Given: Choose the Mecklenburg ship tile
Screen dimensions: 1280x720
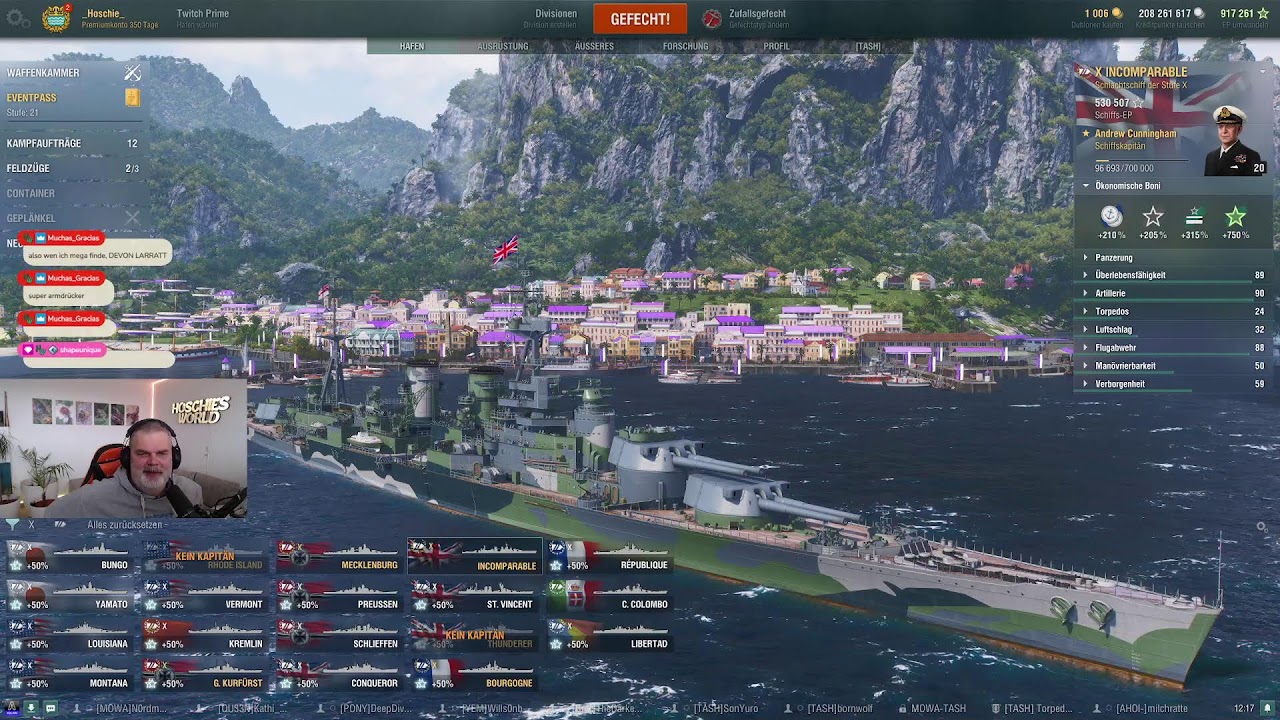Looking at the screenshot, I should [338, 557].
